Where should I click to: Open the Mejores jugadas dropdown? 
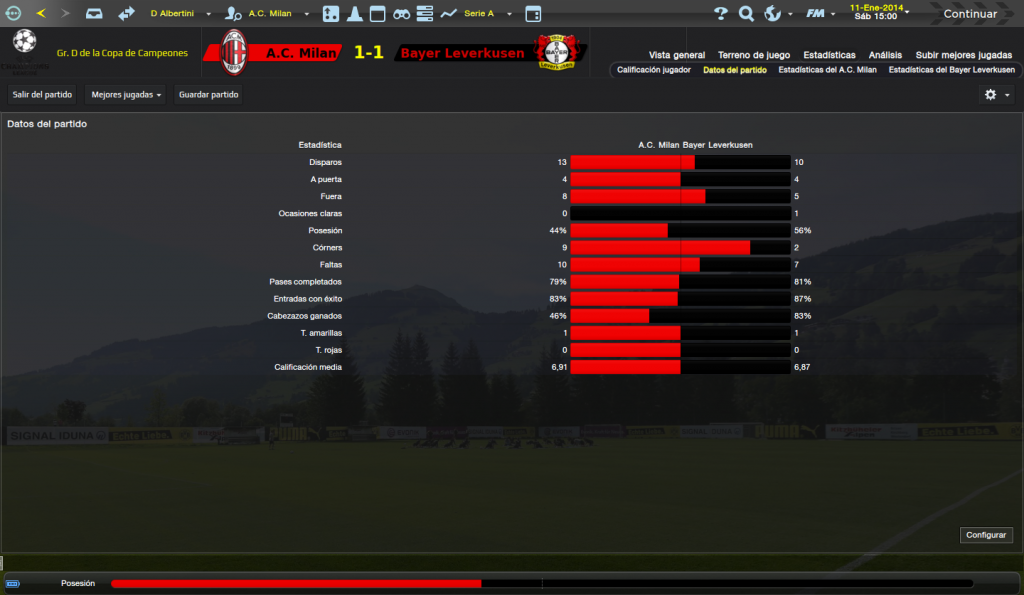click(x=126, y=95)
